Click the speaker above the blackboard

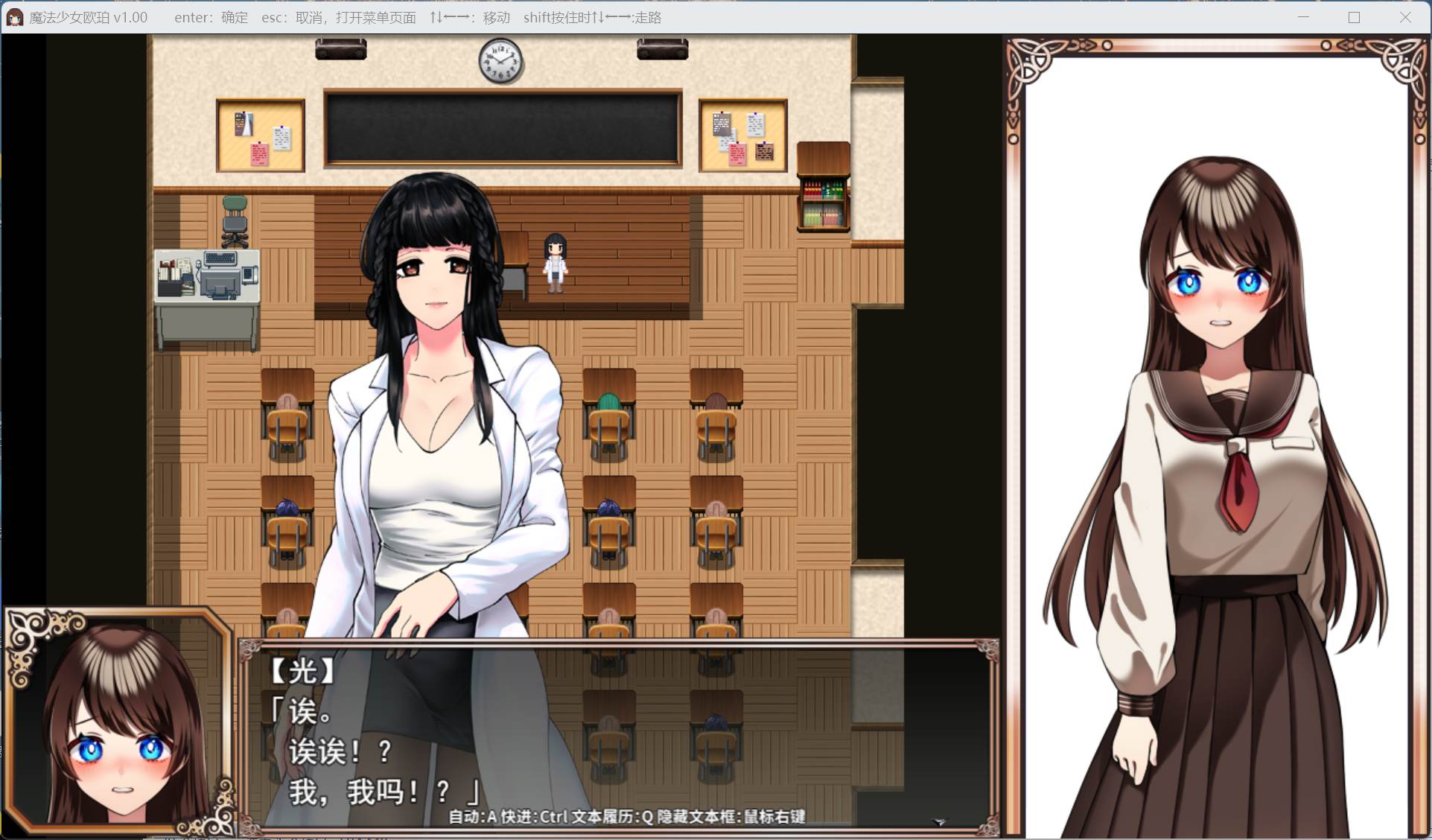(340, 48)
